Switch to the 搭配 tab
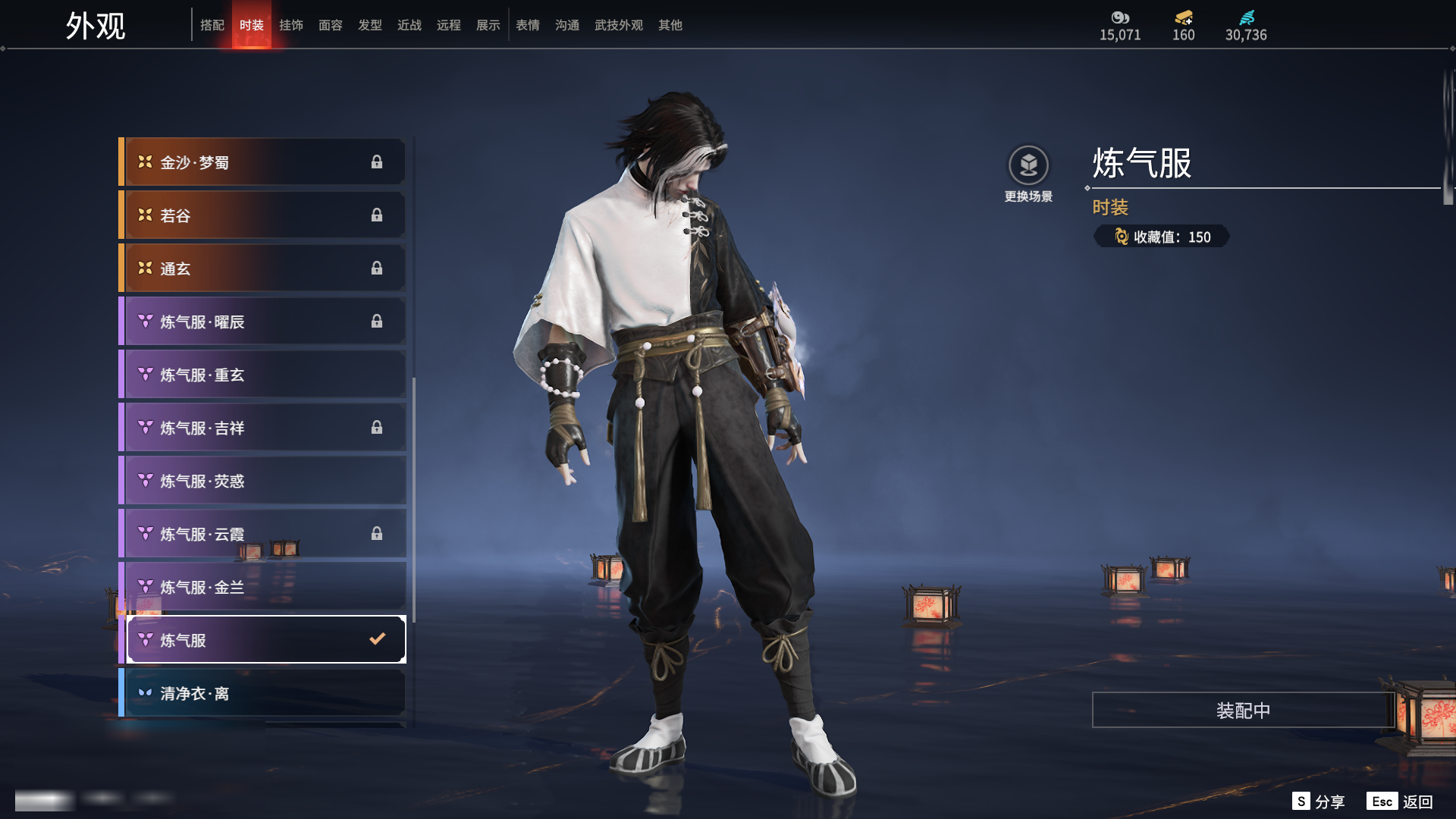The width and height of the screenshot is (1456, 819). click(x=212, y=25)
